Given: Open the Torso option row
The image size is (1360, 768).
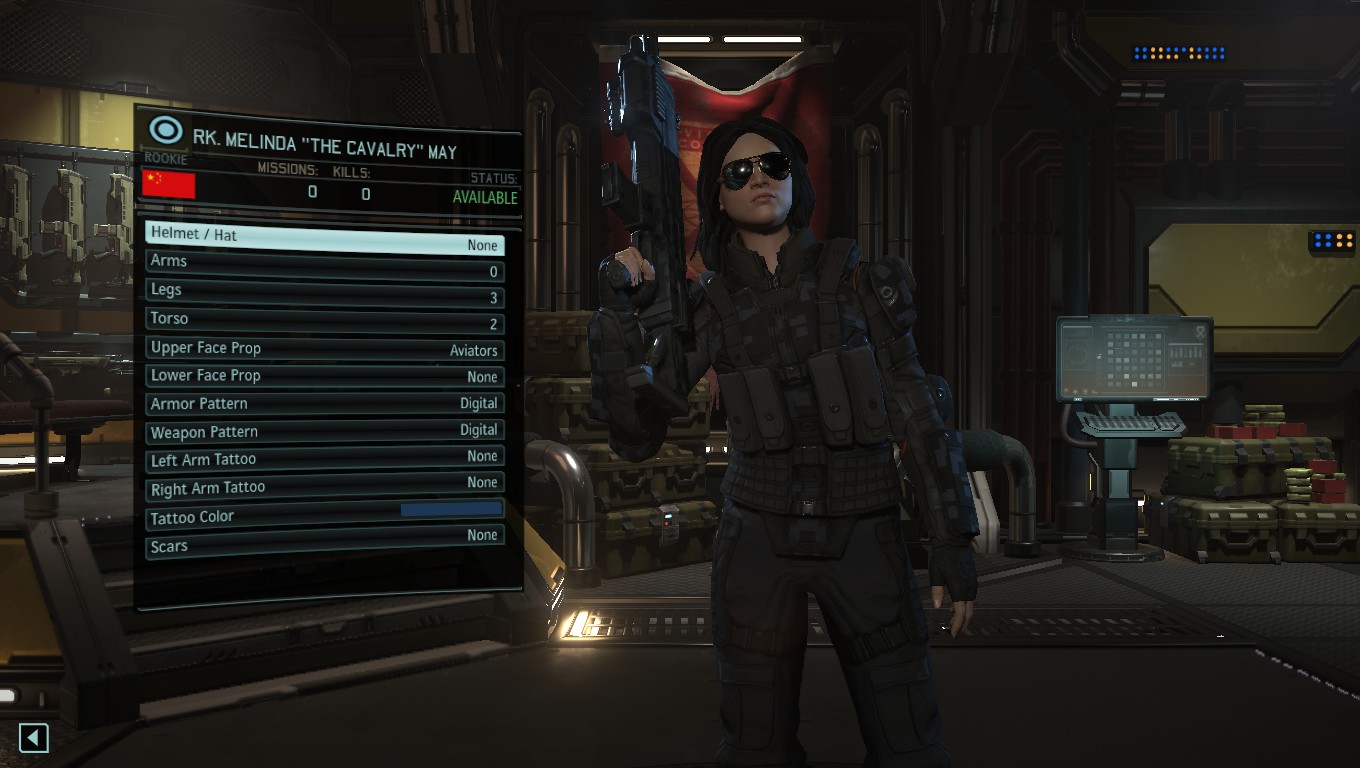Looking at the screenshot, I should click(x=324, y=321).
